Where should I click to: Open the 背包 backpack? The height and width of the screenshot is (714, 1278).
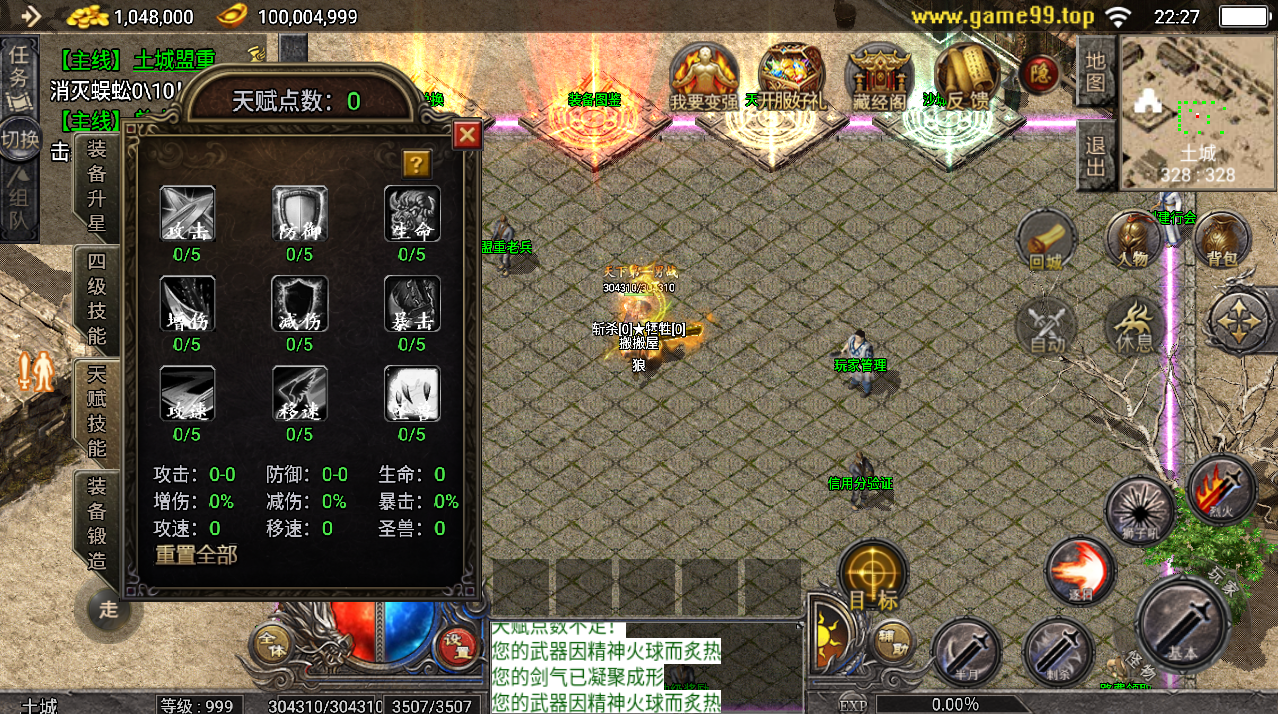pyautogui.click(x=1221, y=242)
